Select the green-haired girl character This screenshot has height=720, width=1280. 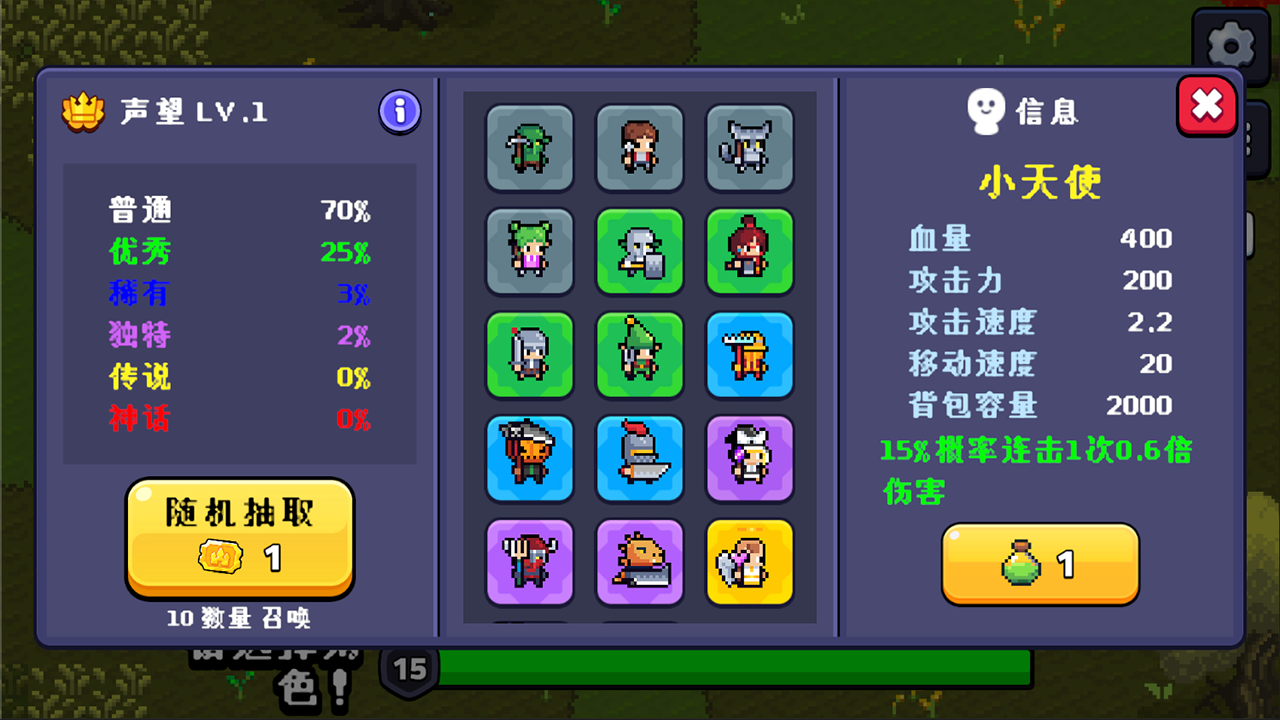point(530,251)
